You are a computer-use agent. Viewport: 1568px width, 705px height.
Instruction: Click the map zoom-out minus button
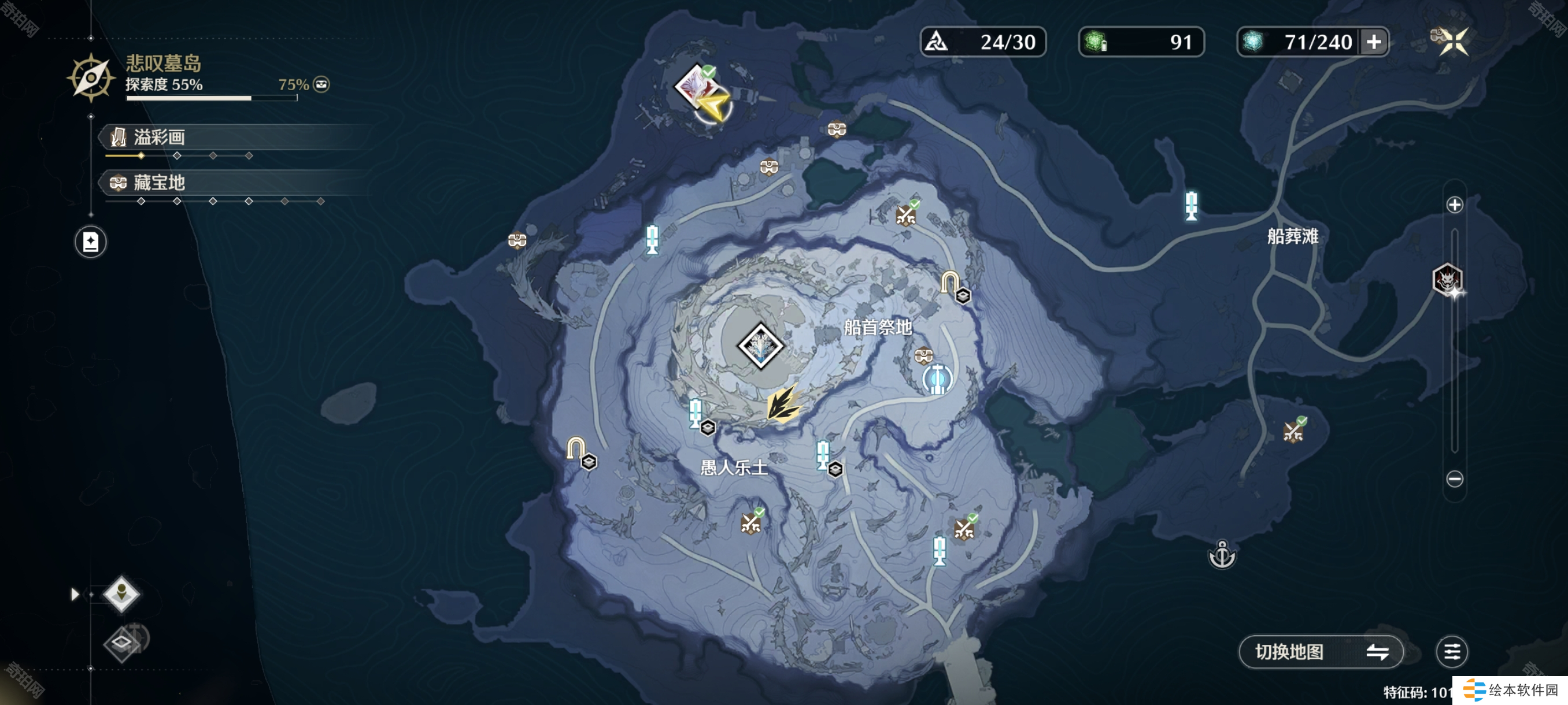(x=1454, y=478)
